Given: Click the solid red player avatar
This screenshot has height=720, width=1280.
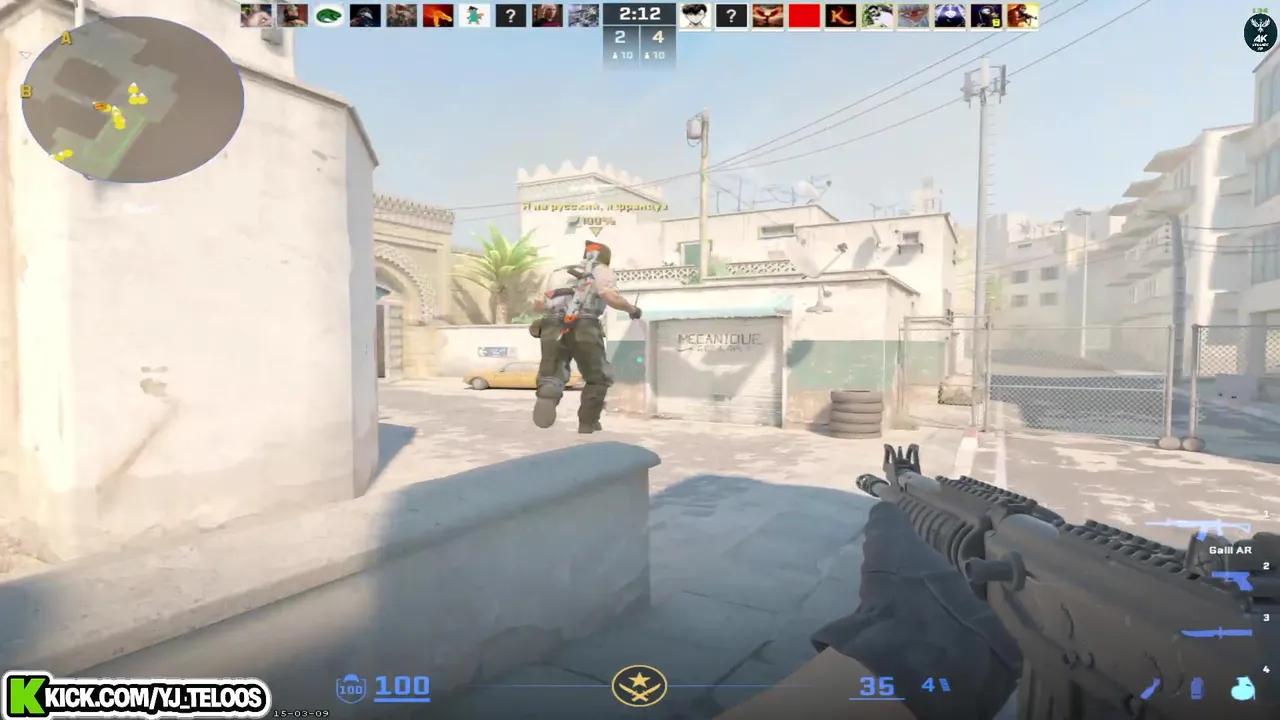Looking at the screenshot, I should click(x=805, y=15).
